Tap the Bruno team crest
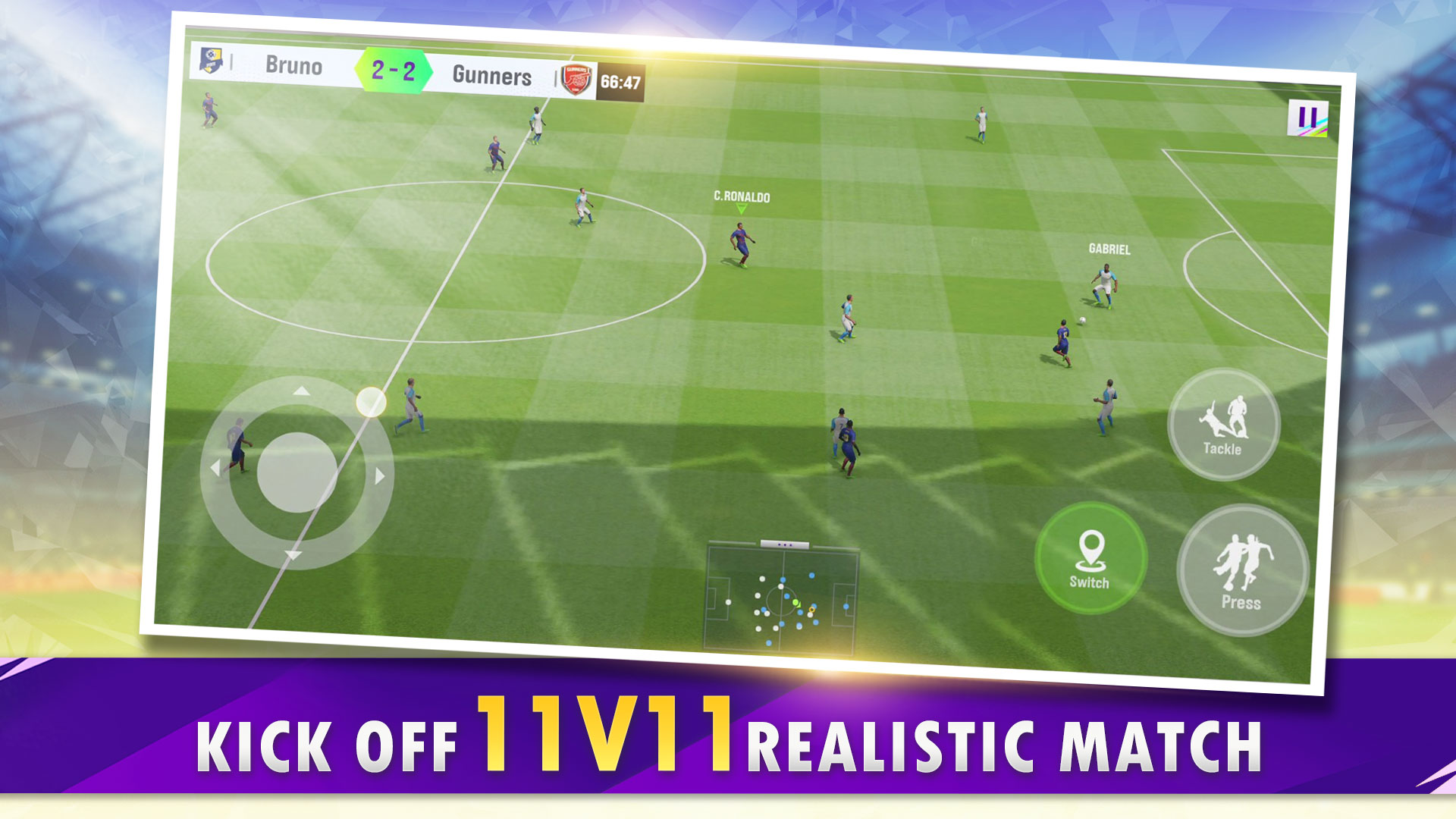Image resolution: width=1456 pixels, height=819 pixels. click(x=210, y=62)
